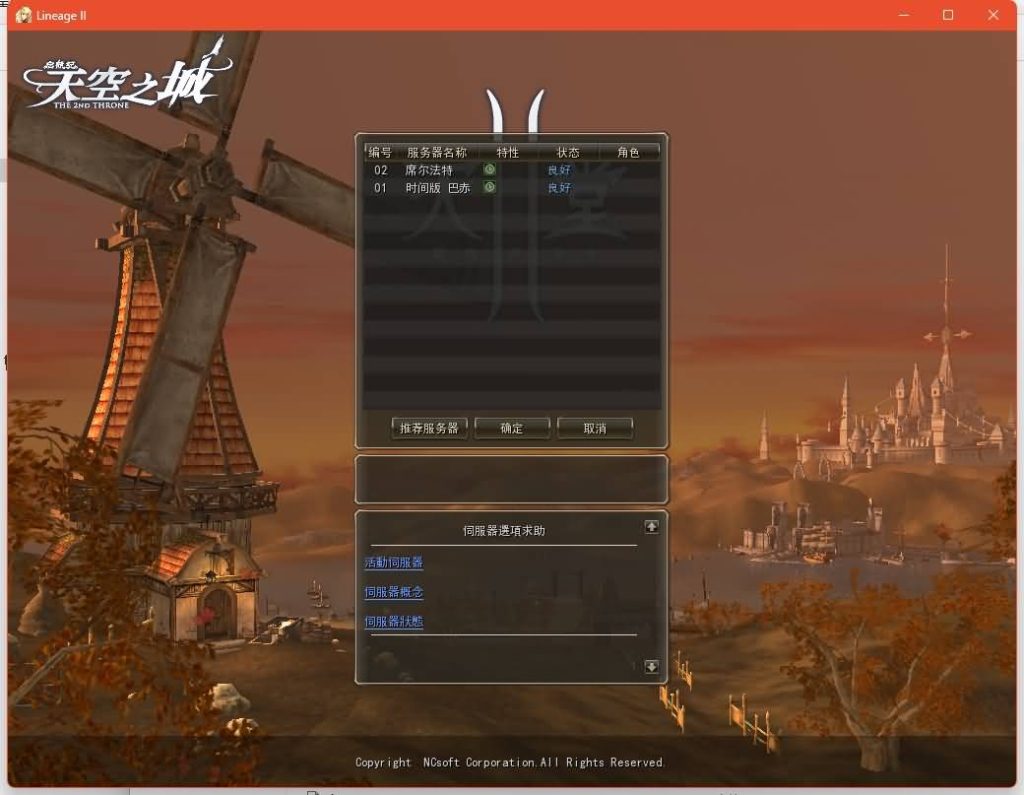This screenshot has height=795, width=1024.
Task: Open the 伺服器狀態 help link
Action: point(393,621)
